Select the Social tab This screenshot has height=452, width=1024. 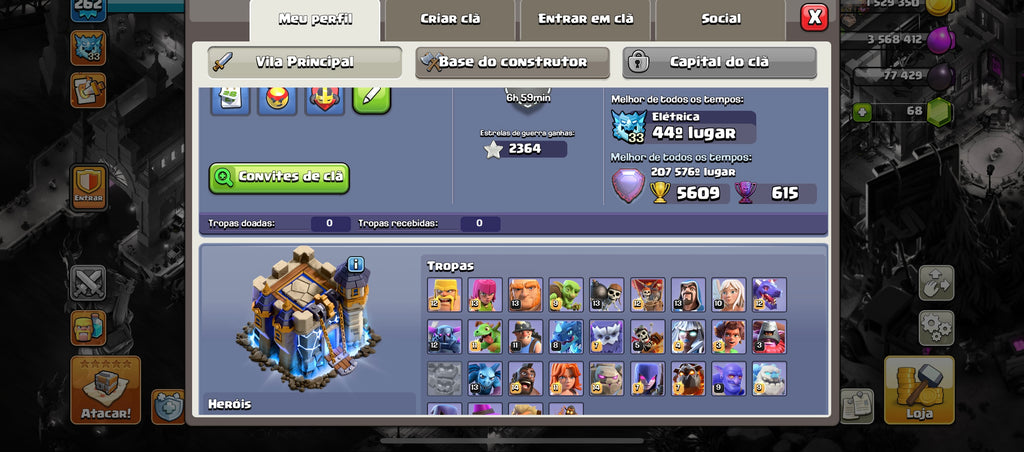720,19
